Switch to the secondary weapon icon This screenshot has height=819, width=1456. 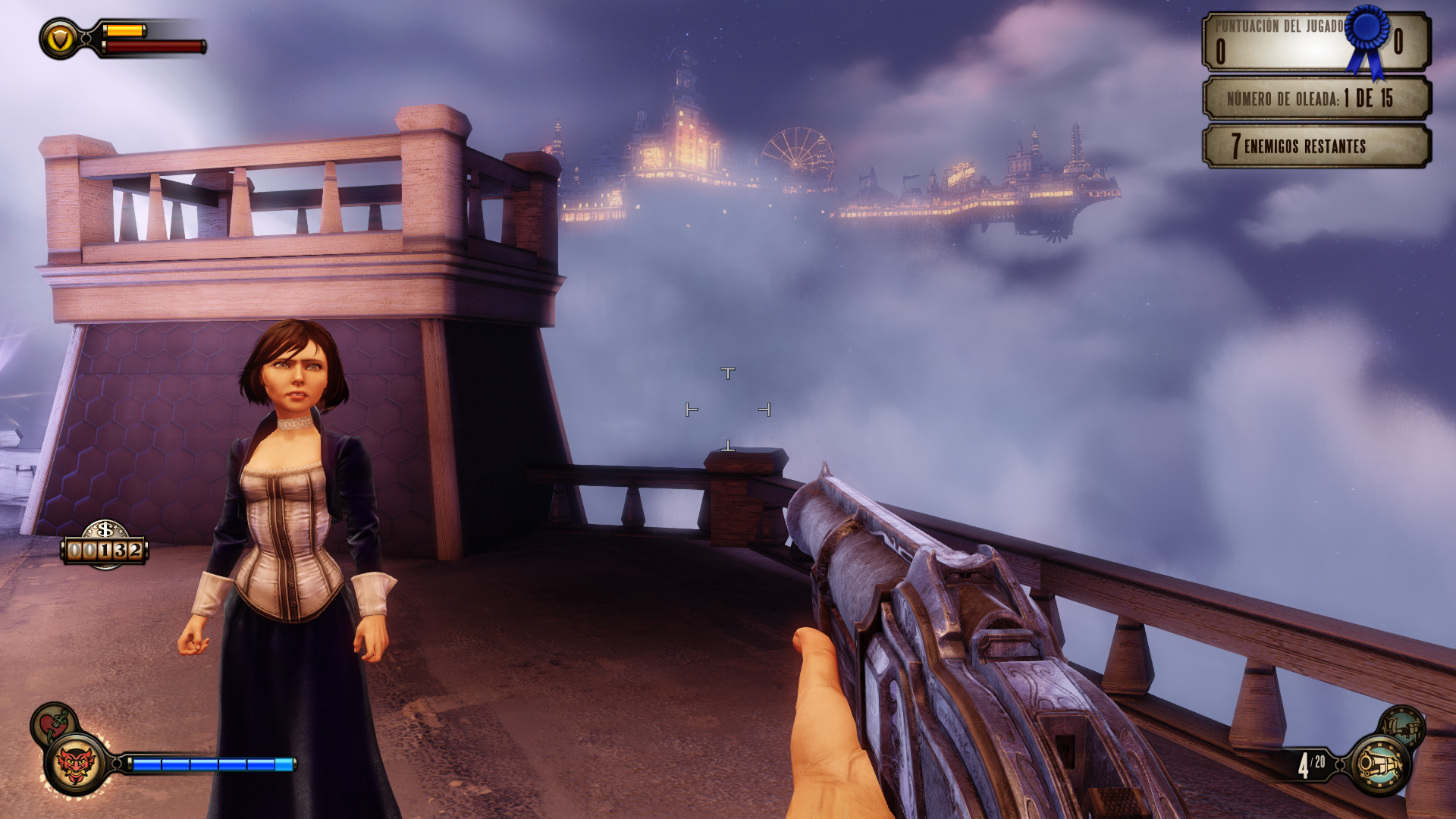point(1401,727)
